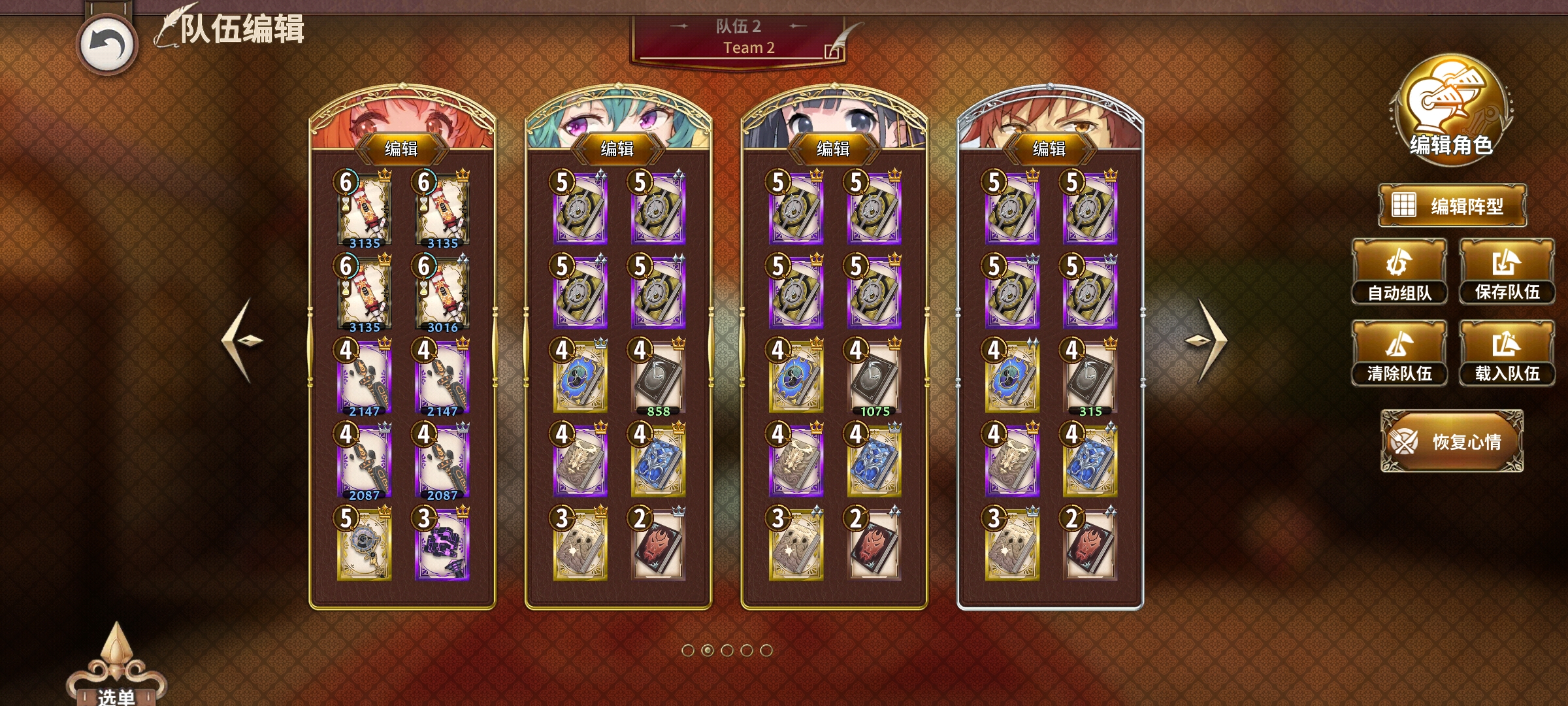Open 编辑阵型 formation editor
This screenshot has width=1568, height=706.
[x=1452, y=206]
